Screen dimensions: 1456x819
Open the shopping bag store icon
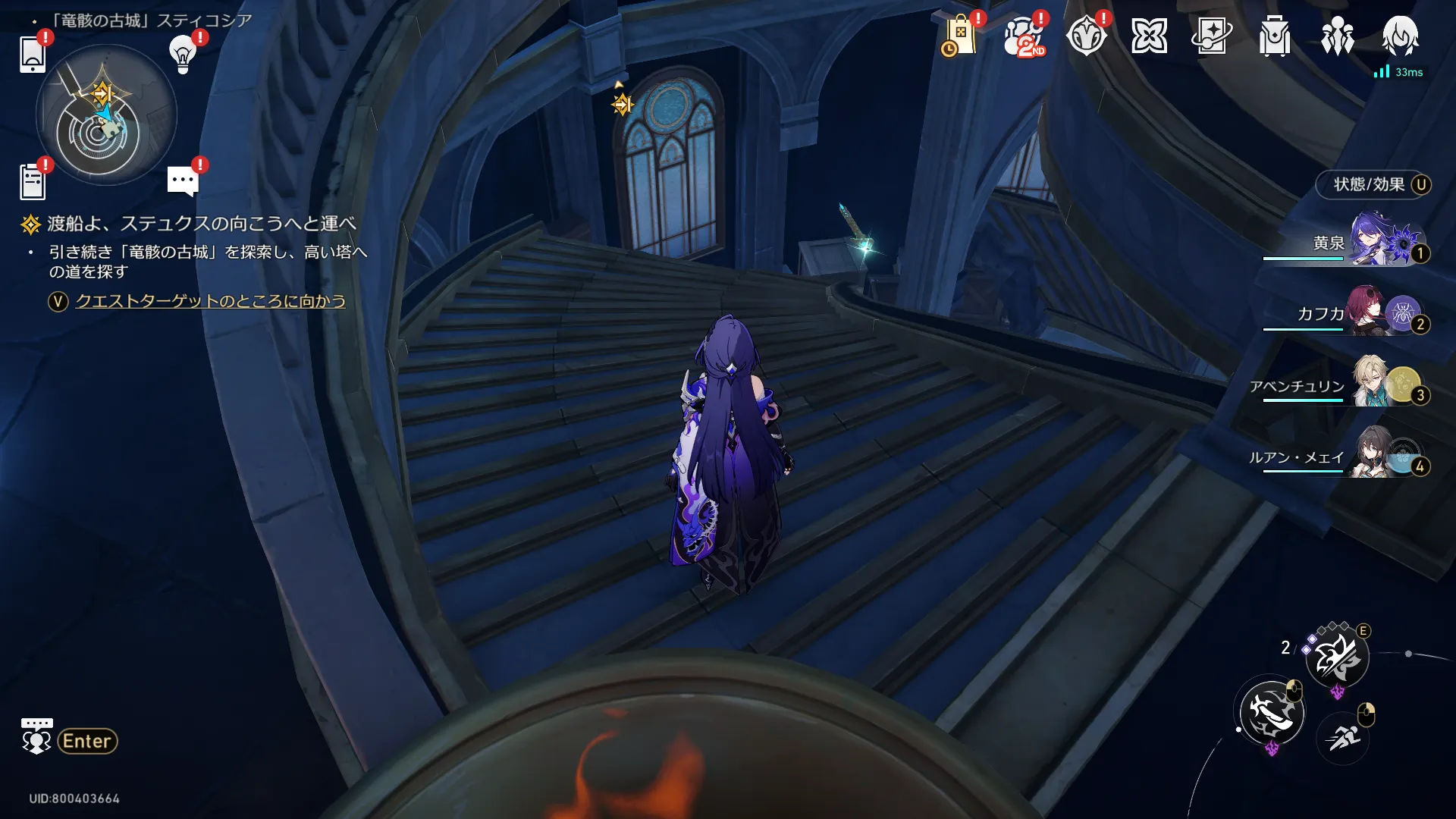pyautogui.click(x=959, y=36)
